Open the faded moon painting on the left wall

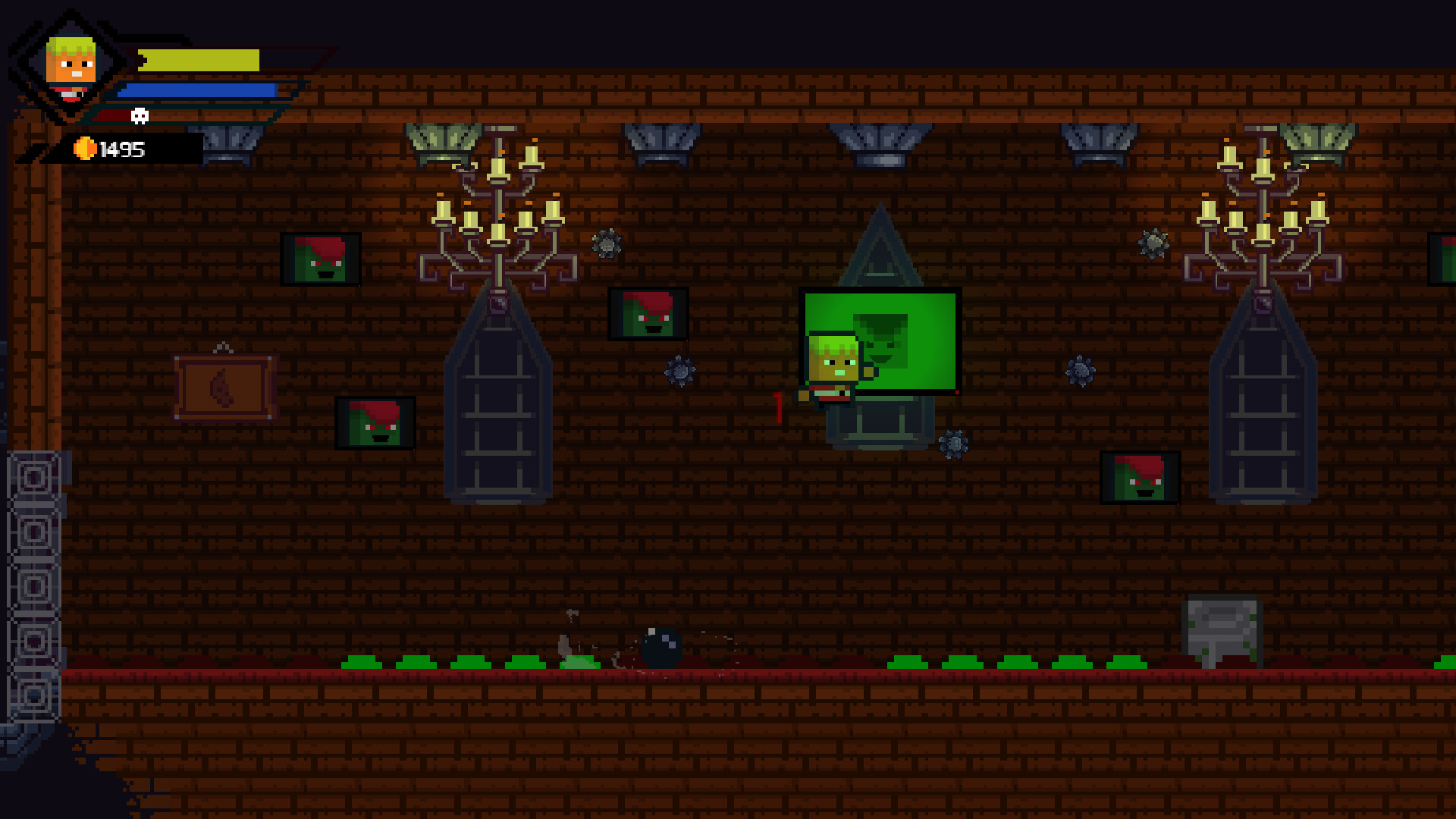coord(224,388)
